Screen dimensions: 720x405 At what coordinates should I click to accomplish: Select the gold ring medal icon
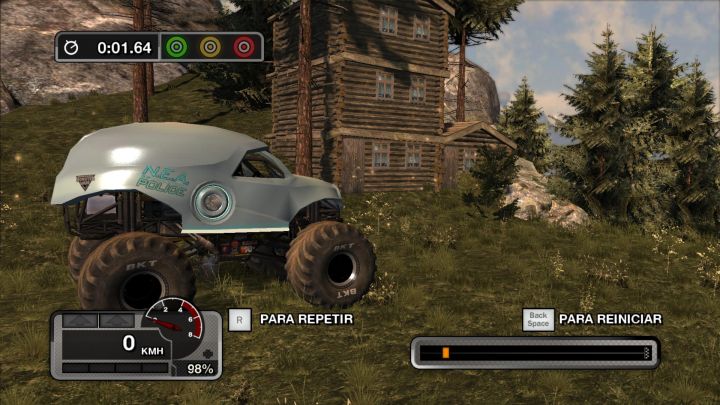click(x=210, y=47)
